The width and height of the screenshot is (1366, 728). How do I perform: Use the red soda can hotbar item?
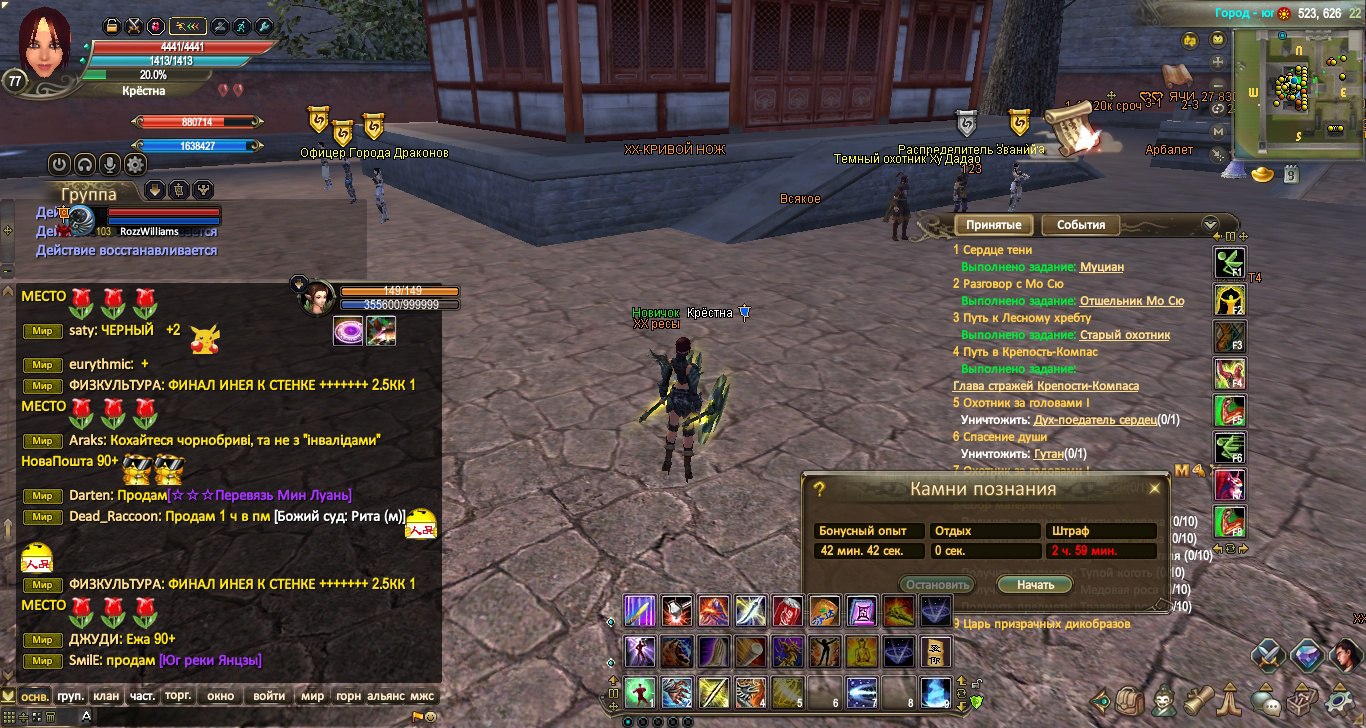point(787,610)
